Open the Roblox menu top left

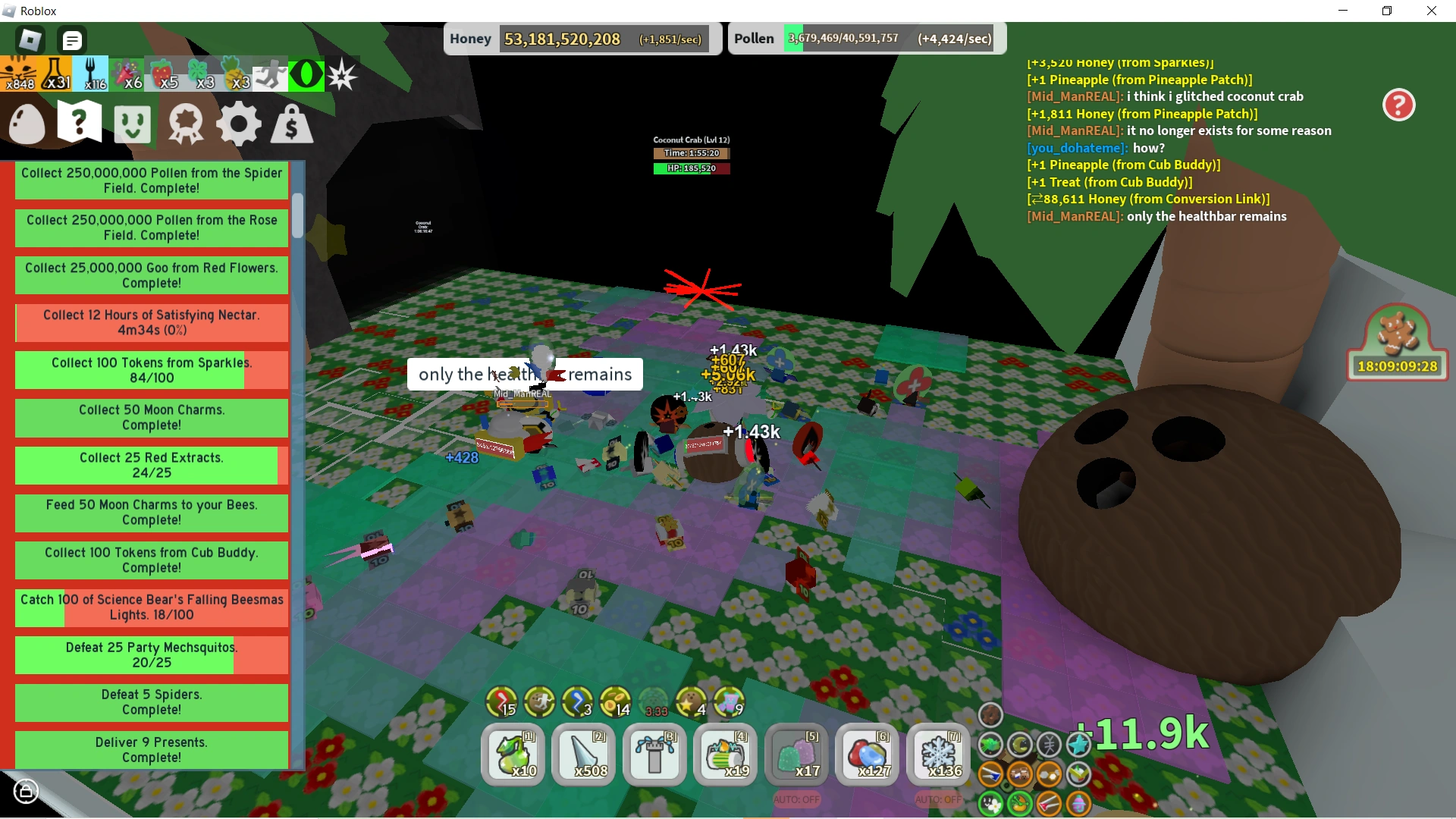(29, 39)
